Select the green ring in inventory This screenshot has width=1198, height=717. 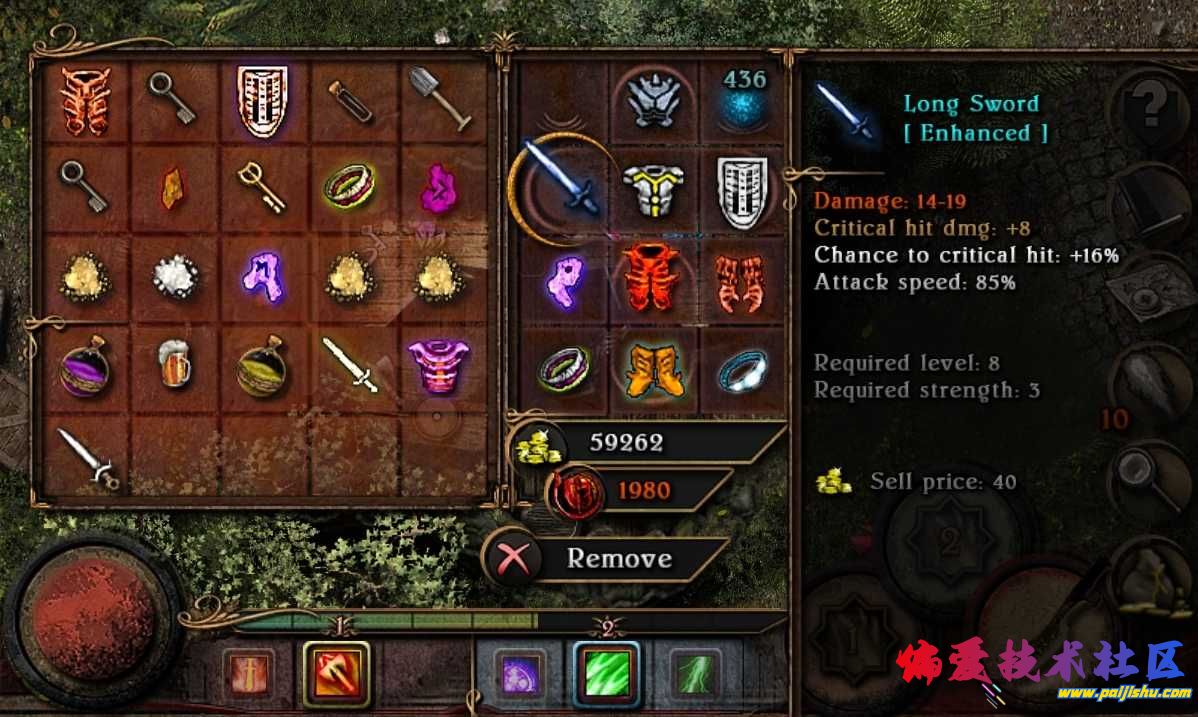[x=349, y=185]
